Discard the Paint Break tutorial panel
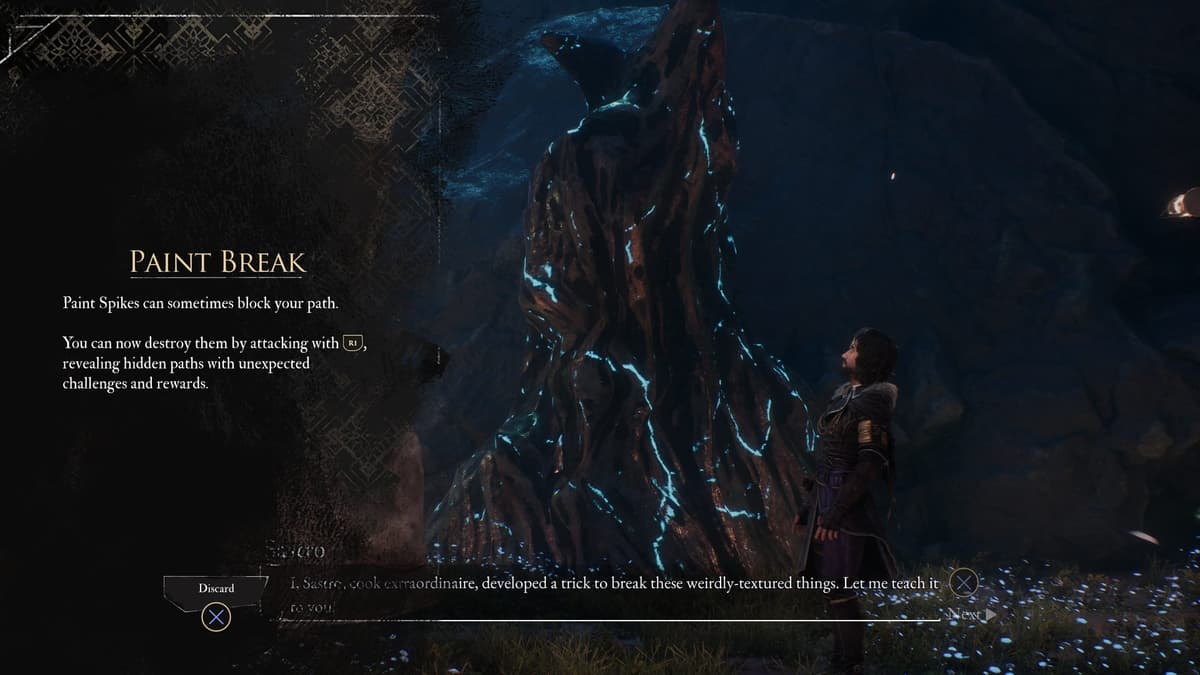 216,589
